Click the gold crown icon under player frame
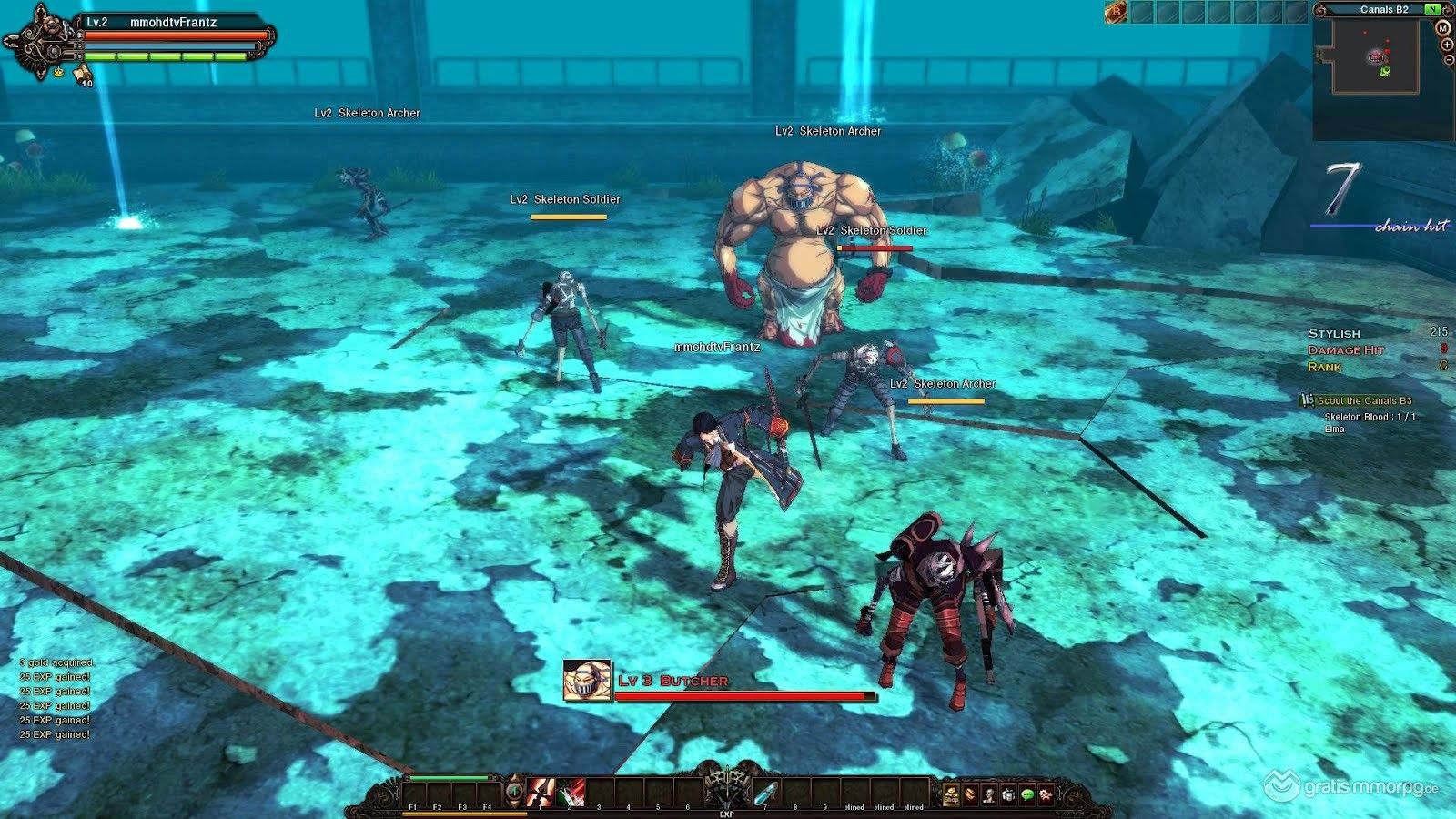 click(x=58, y=71)
